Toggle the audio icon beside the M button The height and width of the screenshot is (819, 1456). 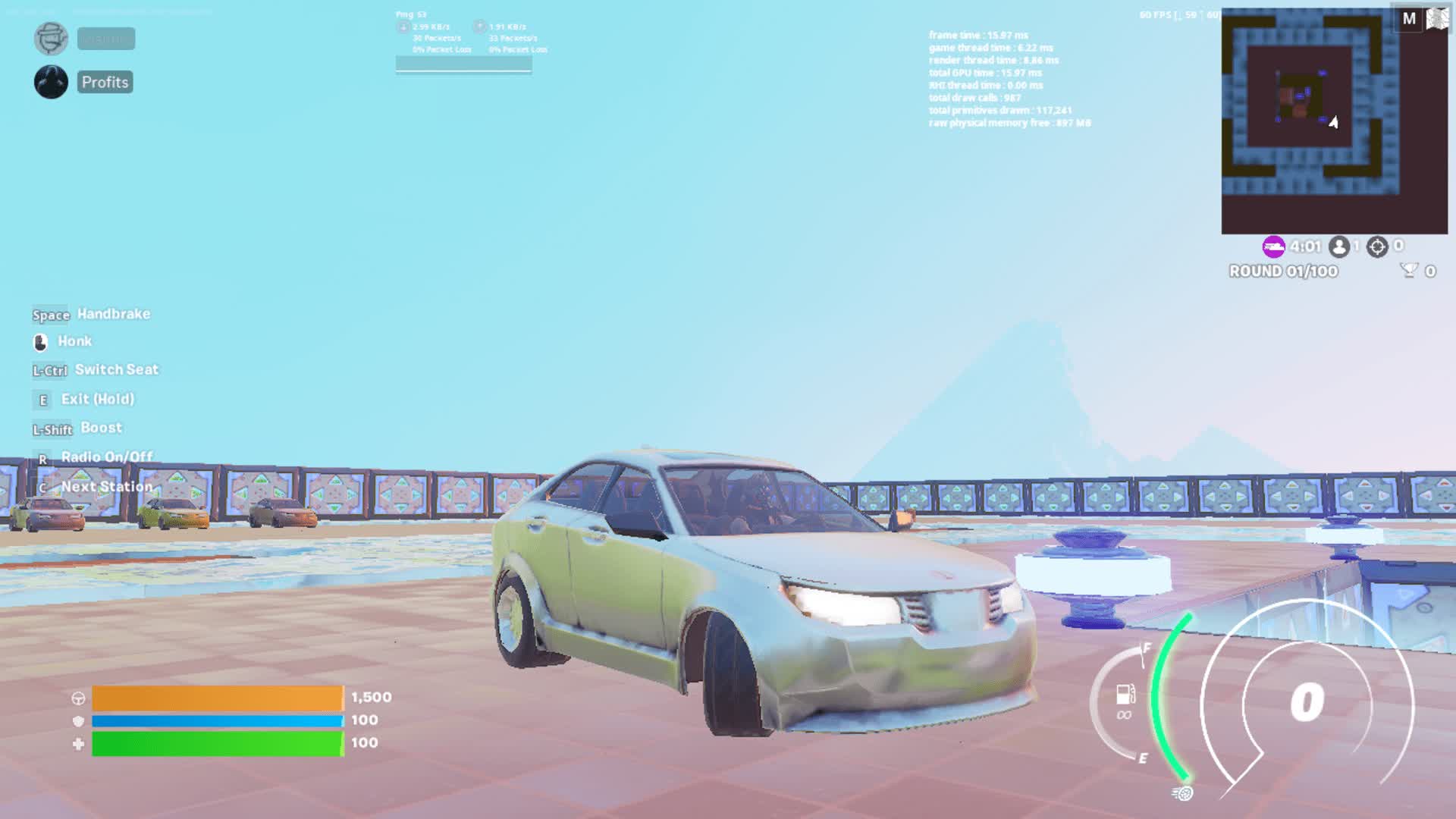[x=1436, y=17]
